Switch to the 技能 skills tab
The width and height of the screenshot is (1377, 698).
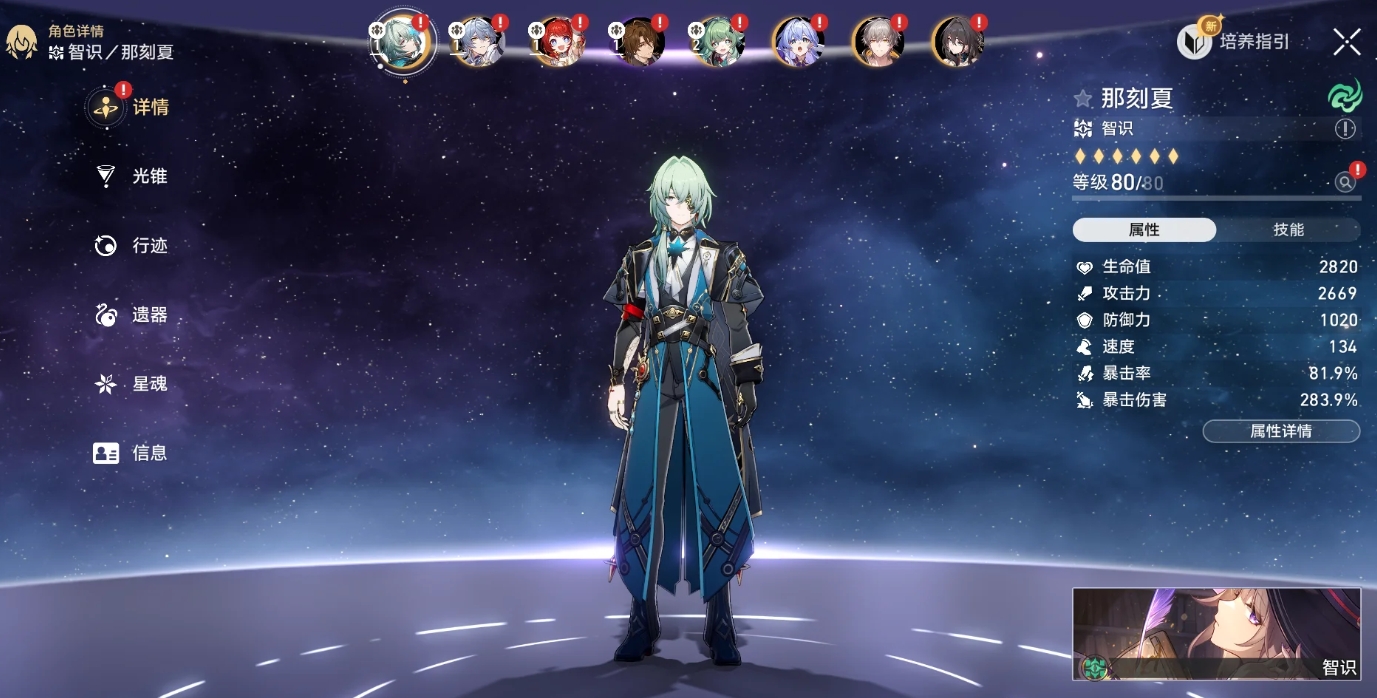tap(1288, 230)
